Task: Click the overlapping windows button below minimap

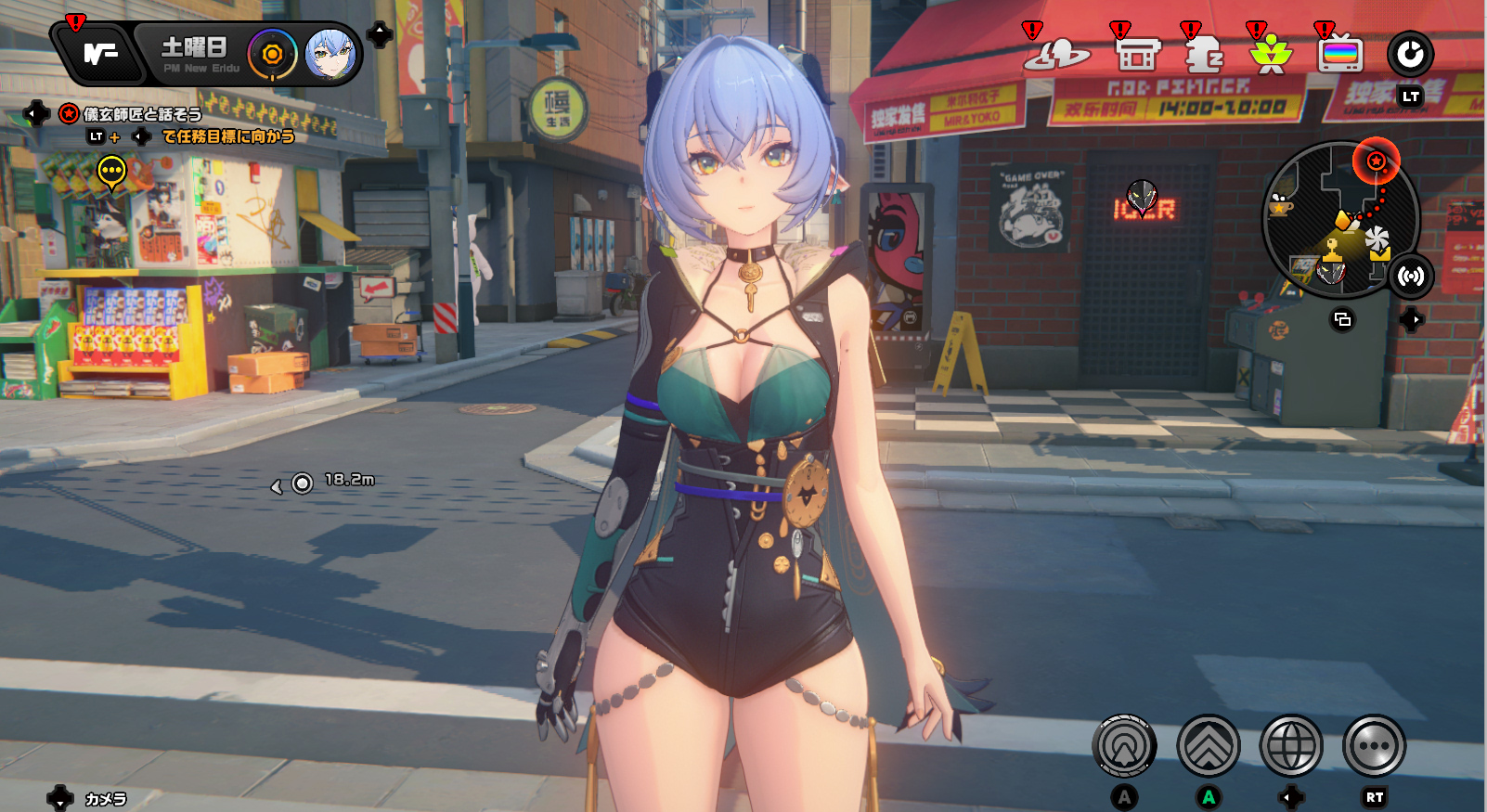Action: click(x=1342, y=320)
